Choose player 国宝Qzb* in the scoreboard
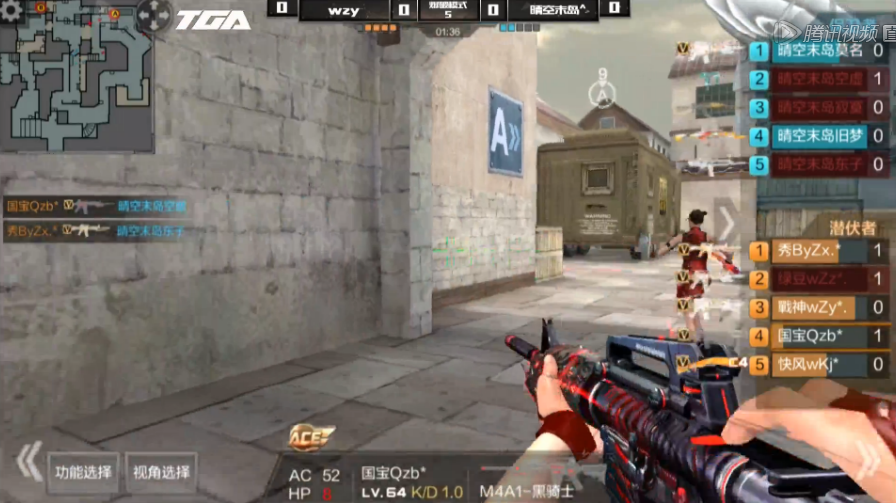This screenshot has height=503, width=896. click(x=818, y=336)
